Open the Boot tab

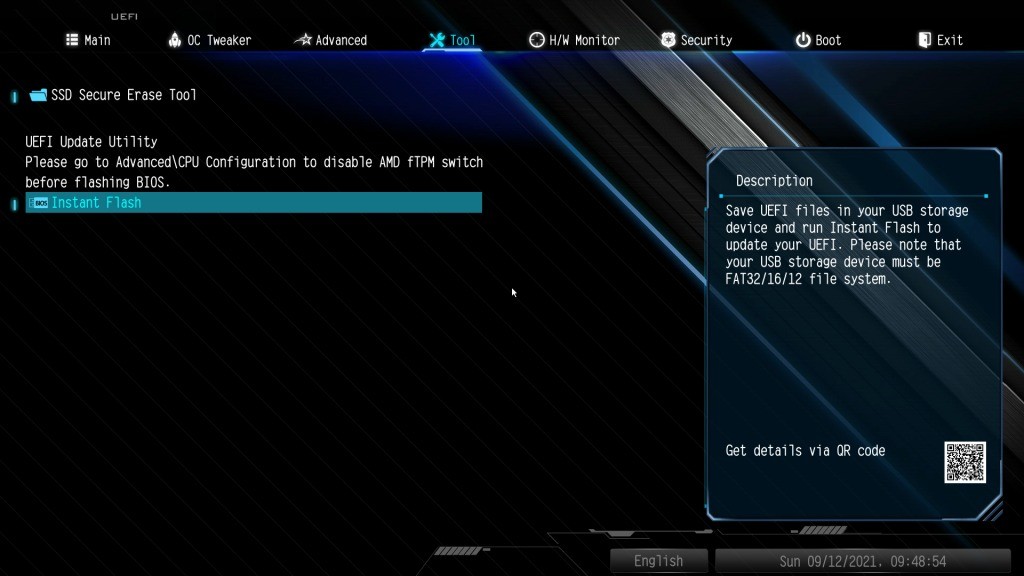818,40
